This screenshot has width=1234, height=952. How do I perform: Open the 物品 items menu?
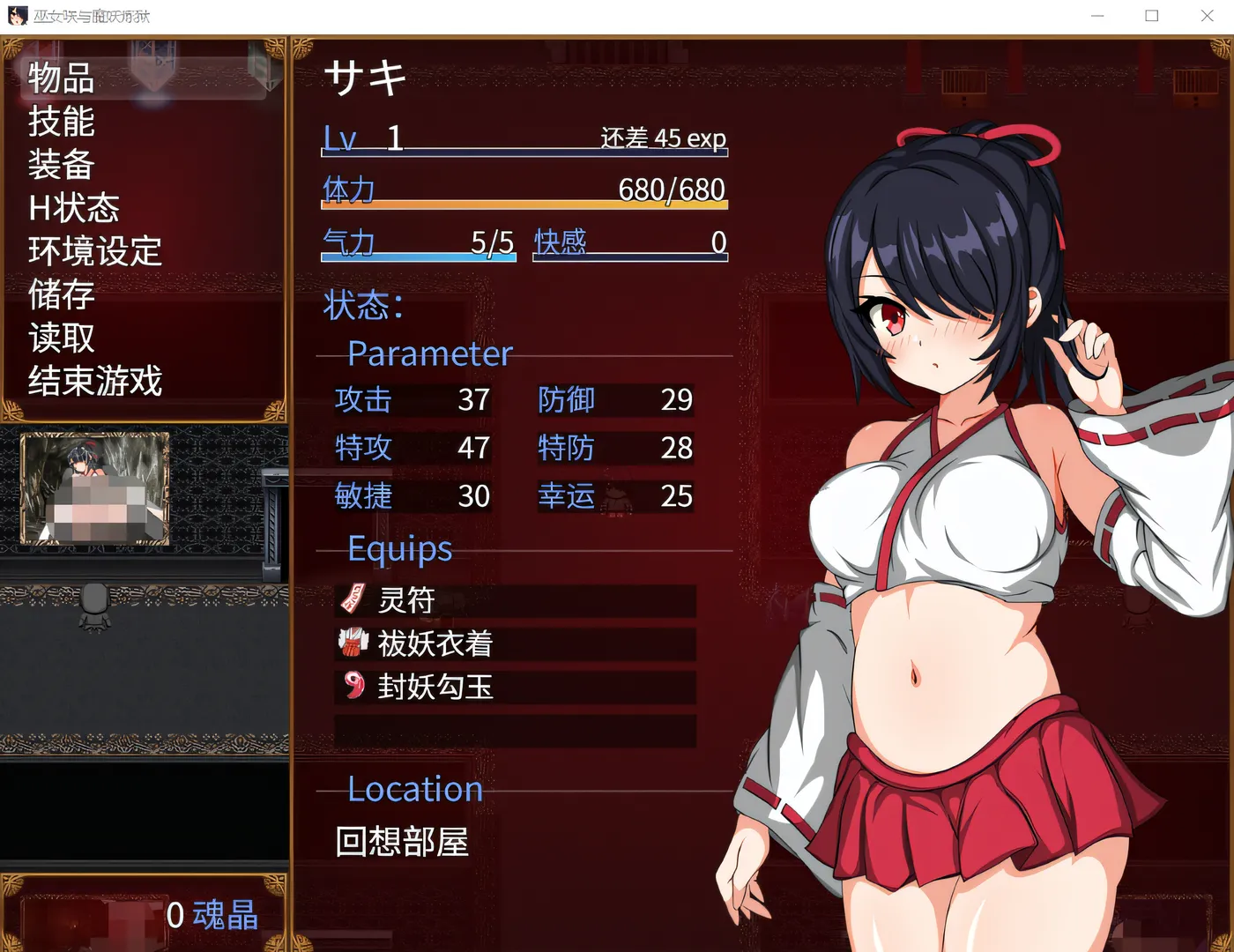(62, 78)
